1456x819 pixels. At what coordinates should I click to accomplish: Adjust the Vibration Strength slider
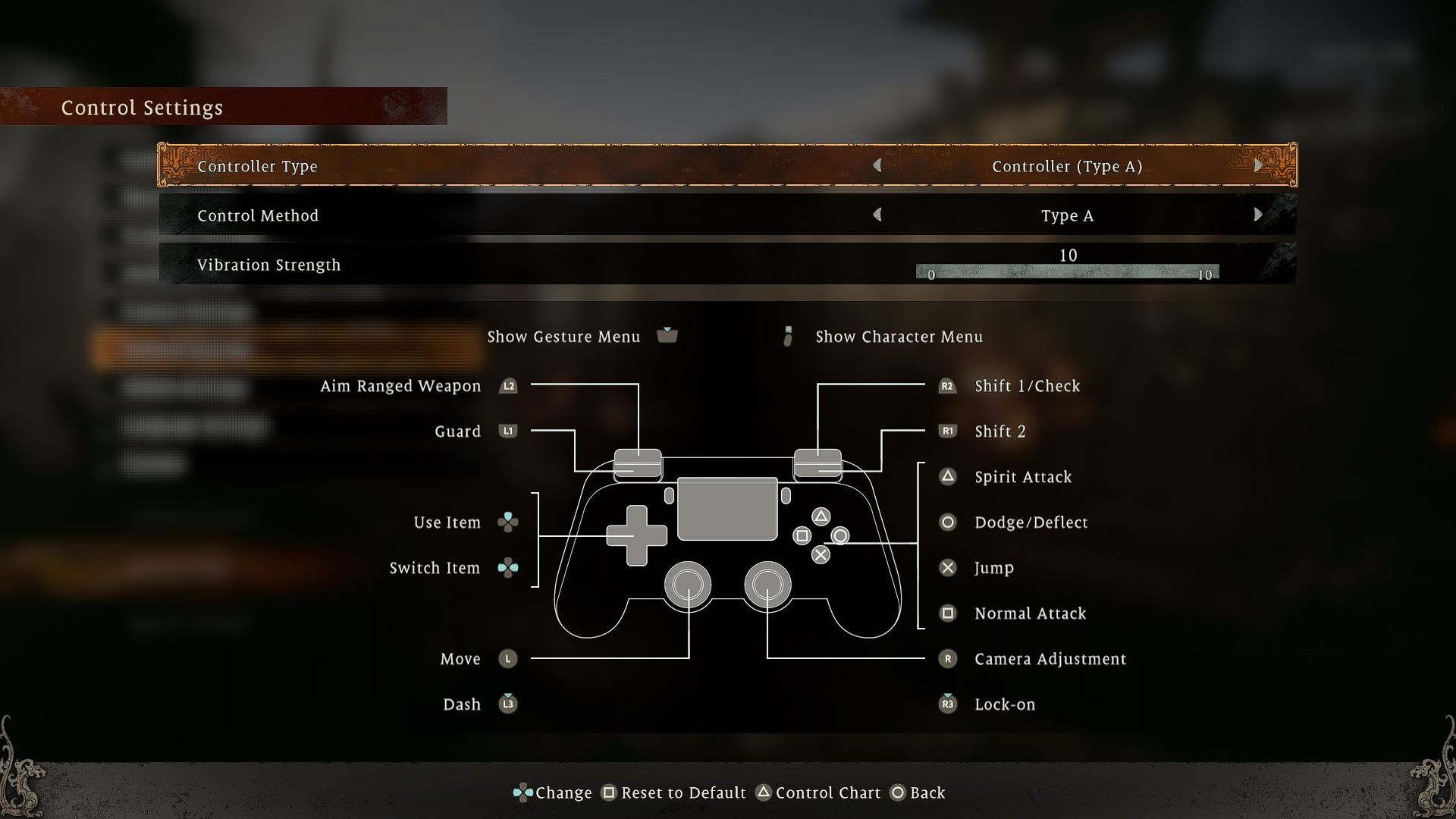coord(1067,272)
